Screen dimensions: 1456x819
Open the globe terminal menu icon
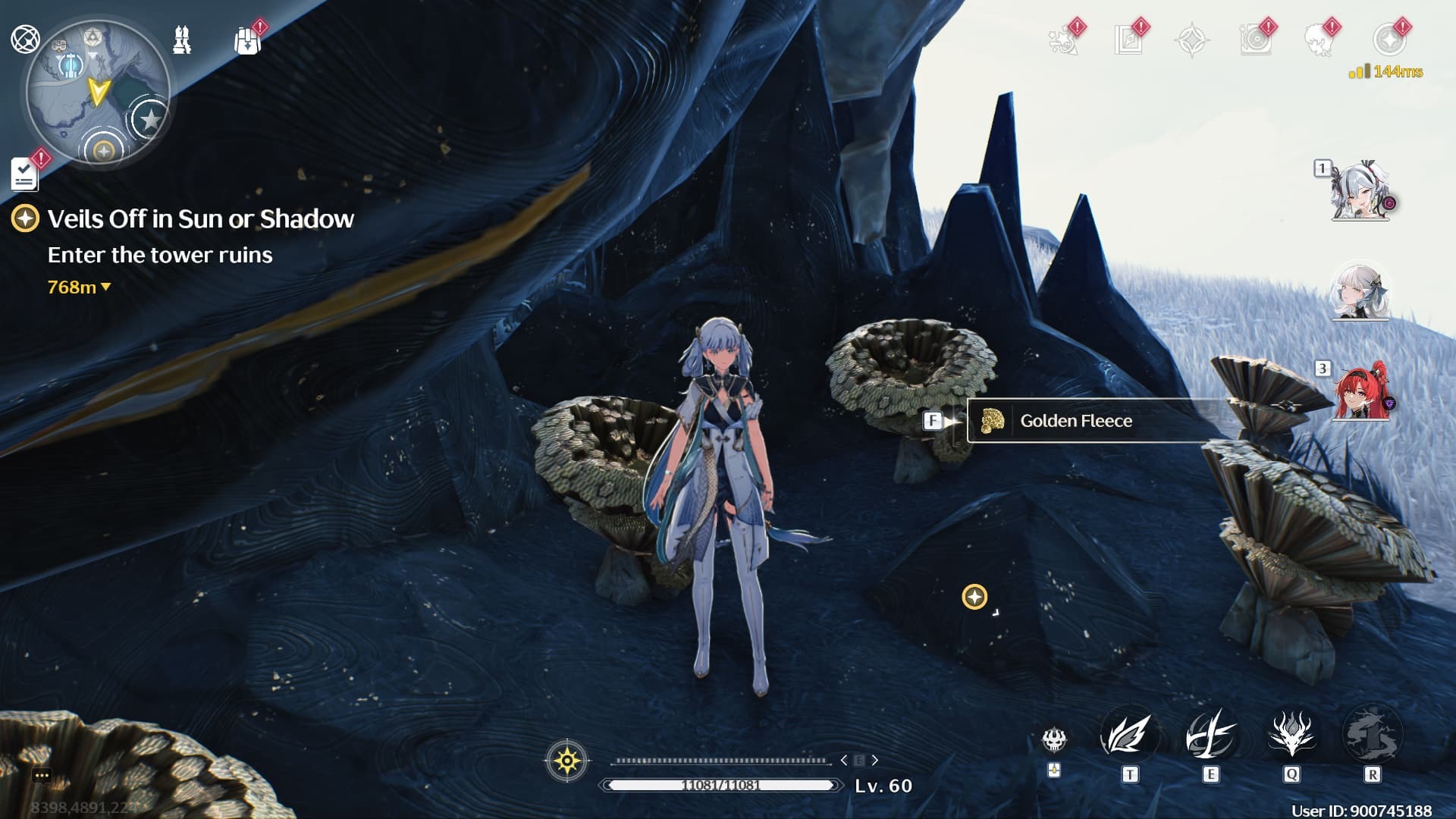[x=25, y=39]
